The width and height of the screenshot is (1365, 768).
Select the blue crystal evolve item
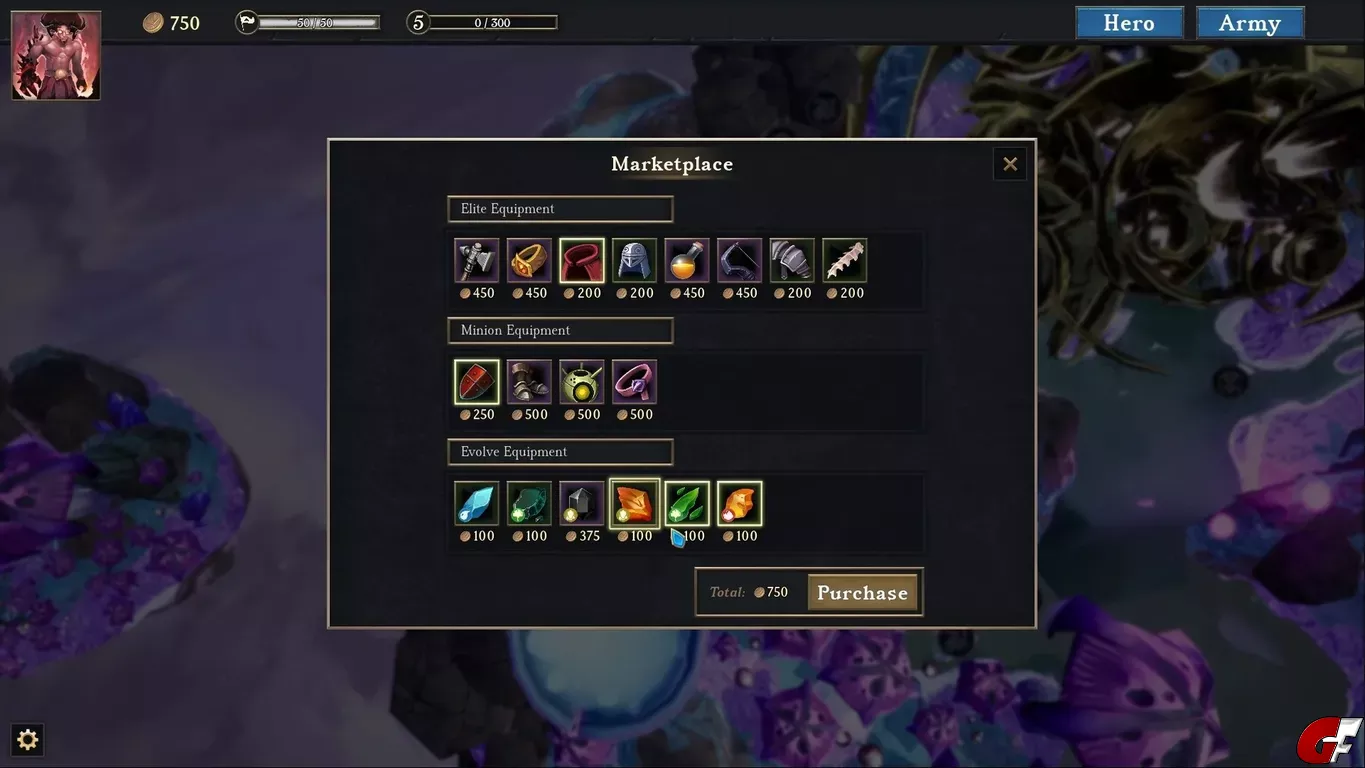(477, 503)
